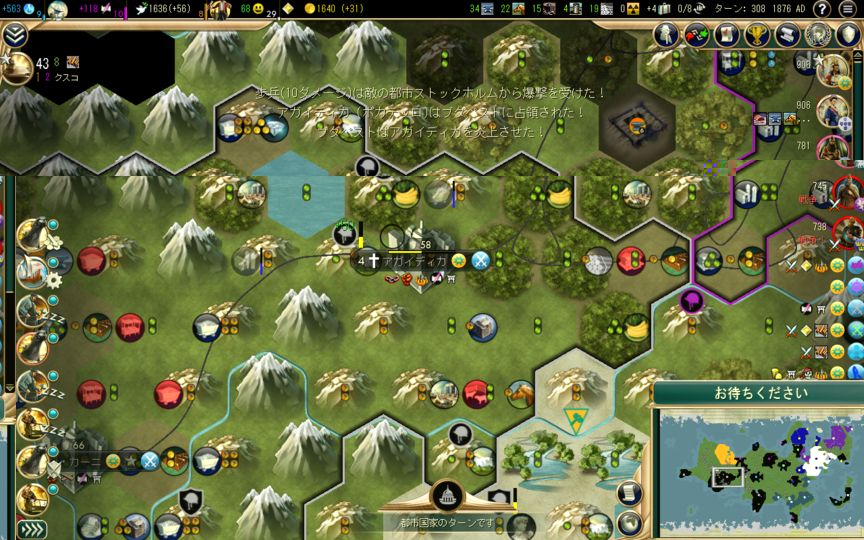Expand the top-left chevron dropdown button
This screenshot has height=540, width=864.
point(14,34)
